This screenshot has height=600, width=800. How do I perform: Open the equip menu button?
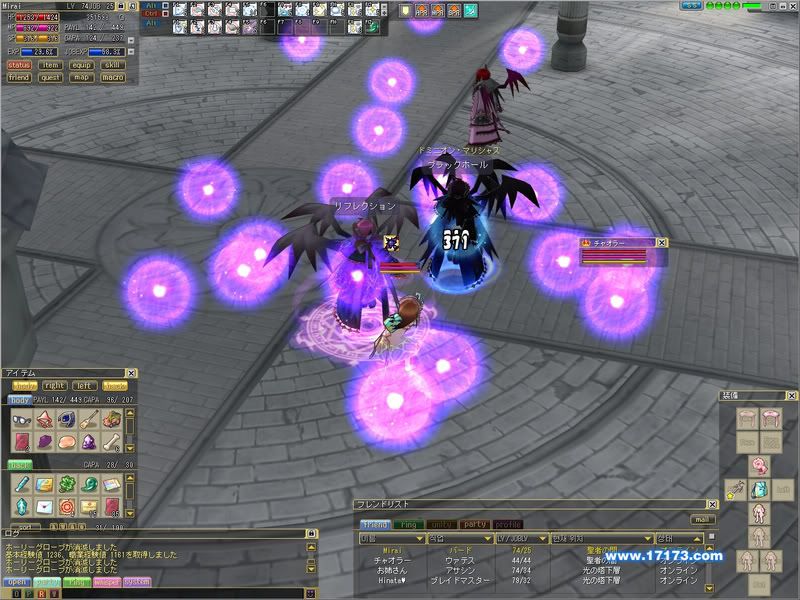(82, 64)
